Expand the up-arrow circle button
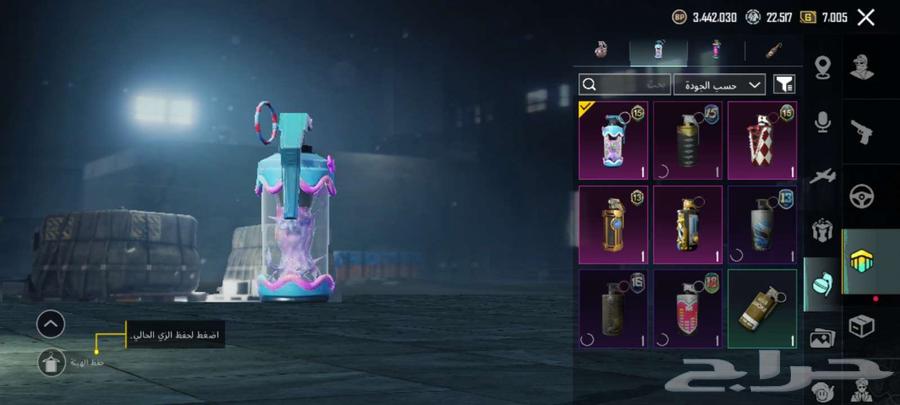900x405 pixels. (51, 323)
